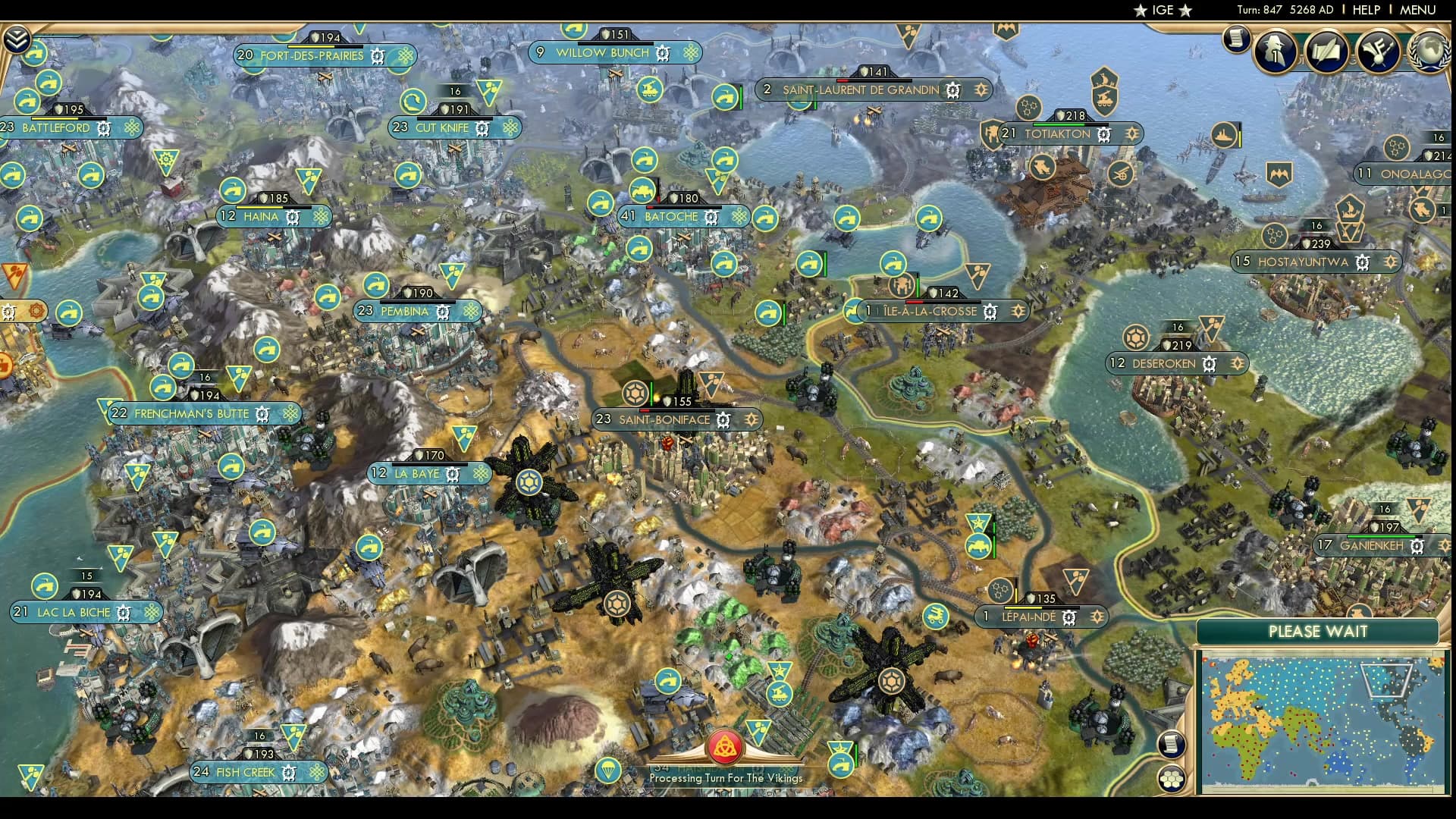Open the map options scroll icon above the minimap
The height and width of the screenshot is (819, 1456).
(1172, 745)
